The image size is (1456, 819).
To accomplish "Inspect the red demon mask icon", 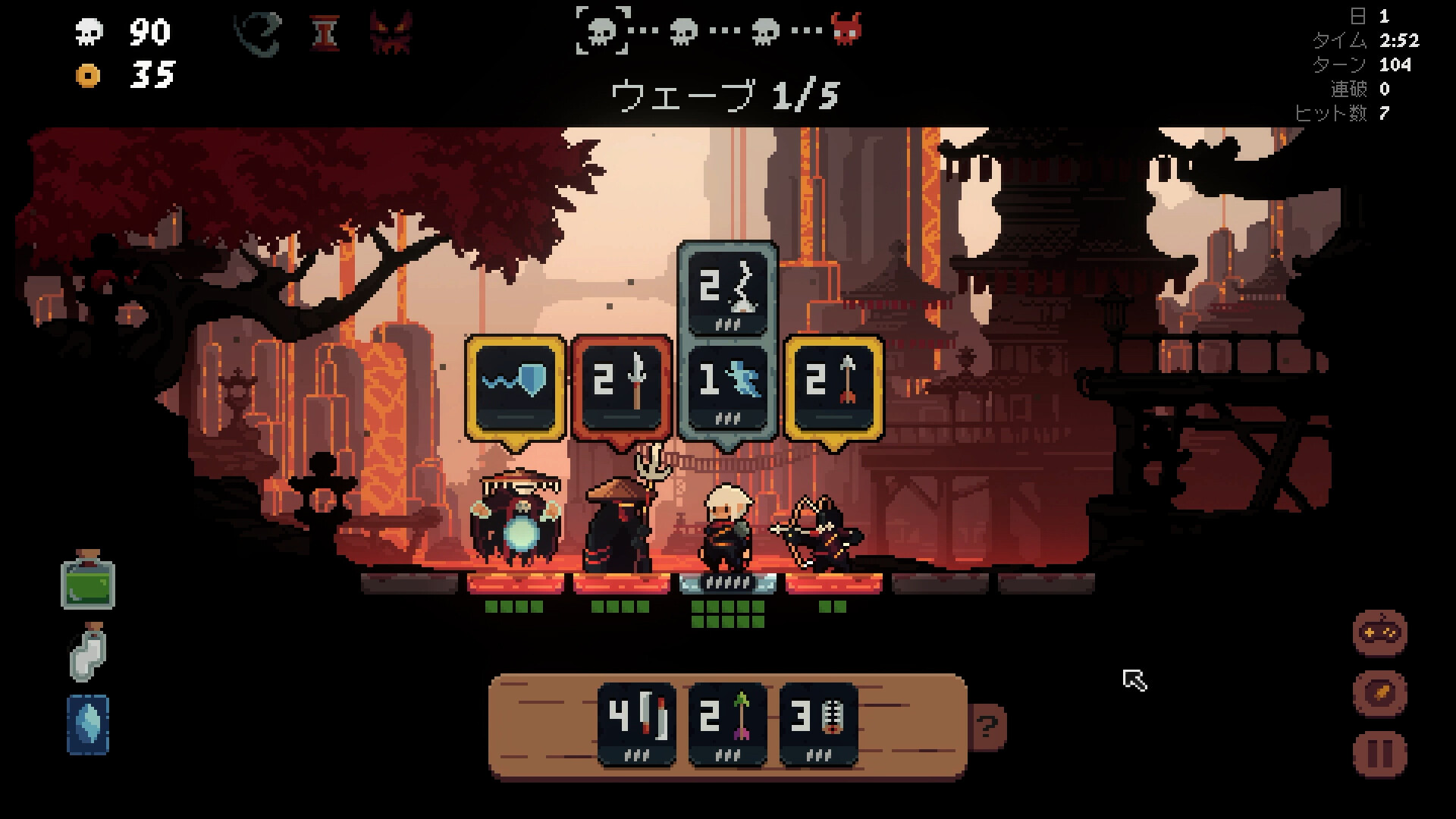I will pos(391,33).
